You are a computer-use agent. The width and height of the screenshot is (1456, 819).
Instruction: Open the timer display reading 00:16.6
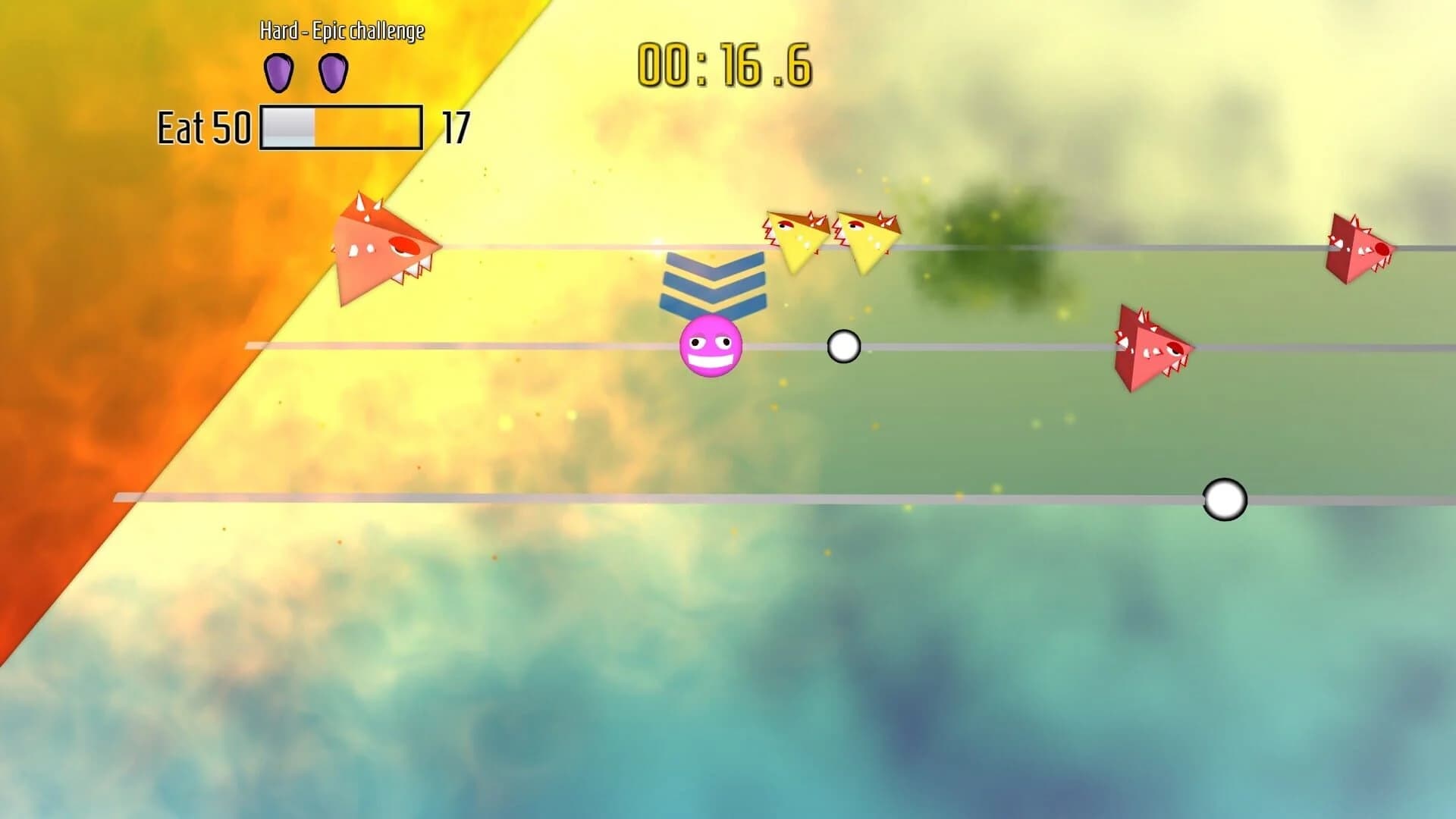pos(723,67)
